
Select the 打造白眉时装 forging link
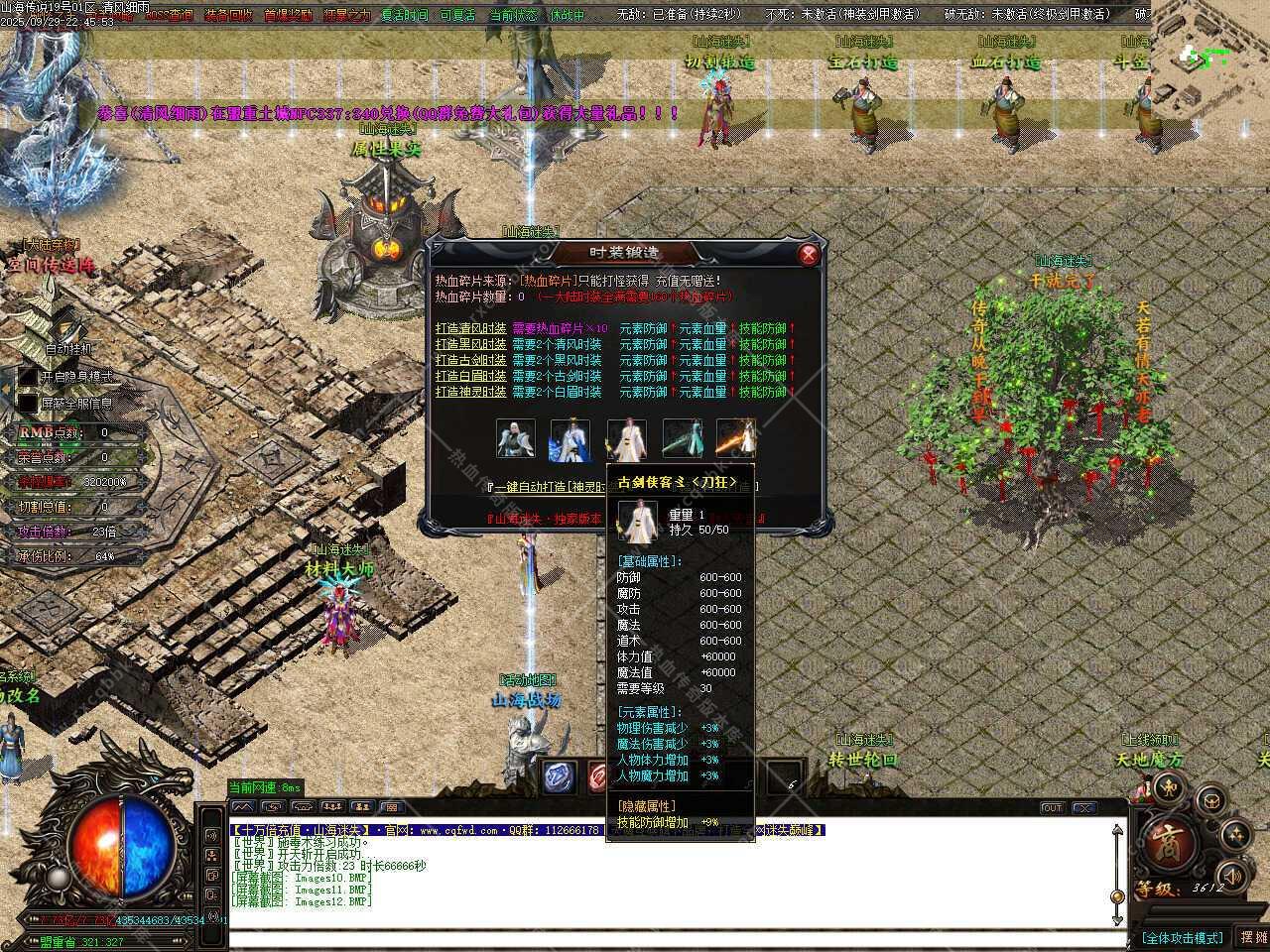[470, 376]
